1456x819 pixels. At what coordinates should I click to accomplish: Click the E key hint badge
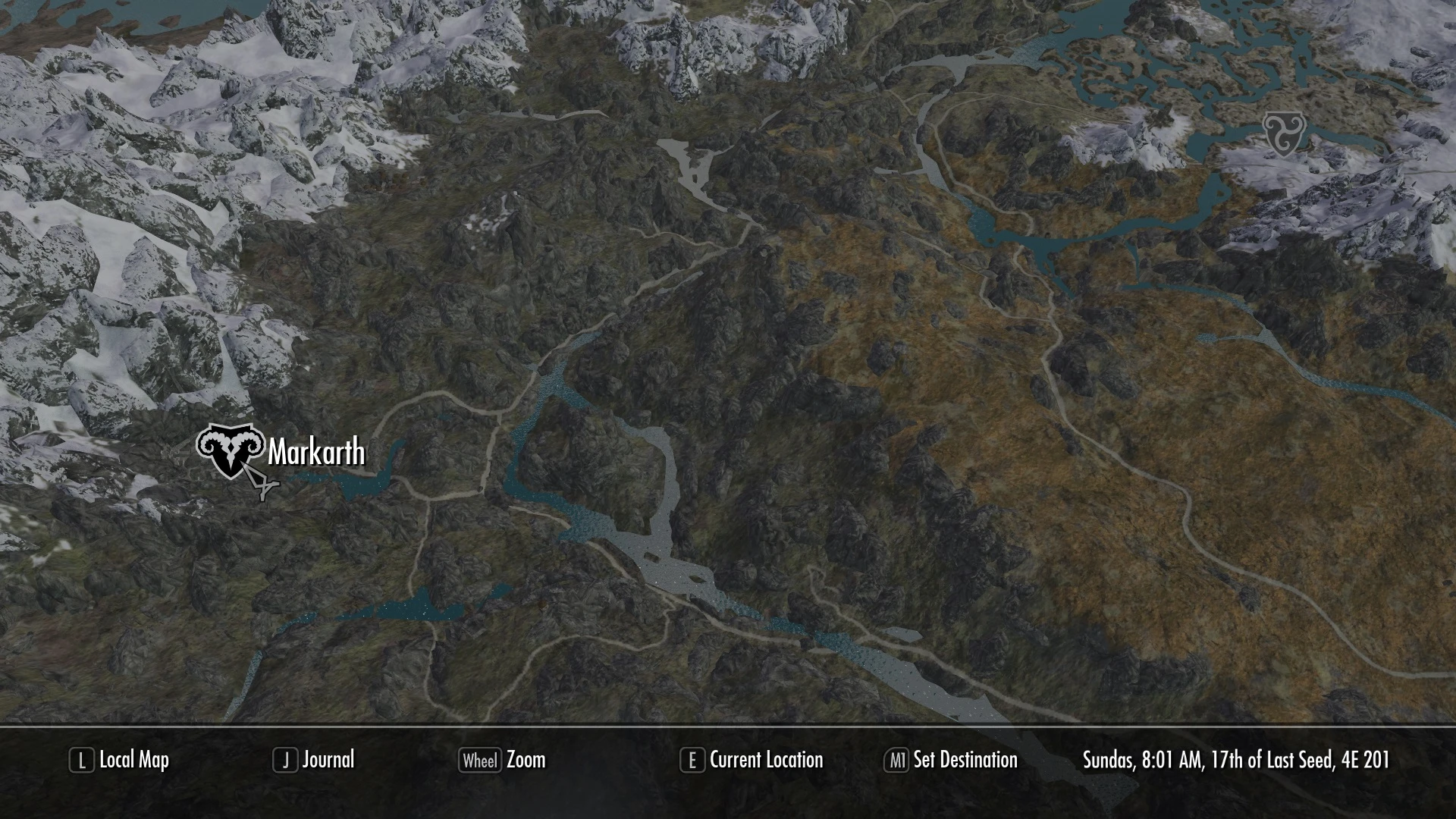pyautogui.click(x=692, y=761)
